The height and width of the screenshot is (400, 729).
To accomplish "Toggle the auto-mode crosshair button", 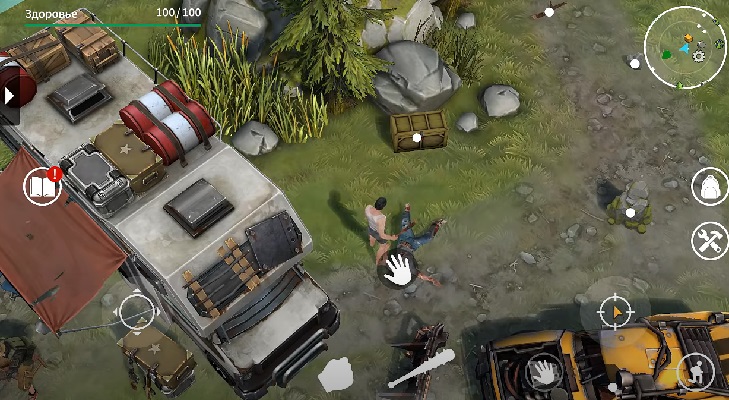I will (x=615, y=313).
